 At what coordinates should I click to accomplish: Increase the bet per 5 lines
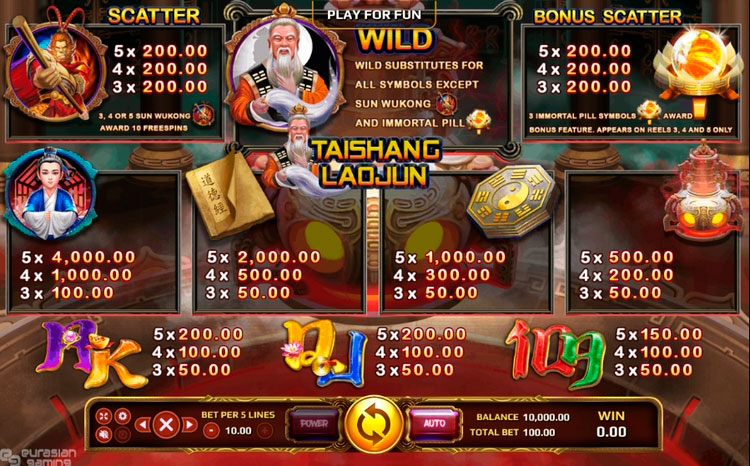[x=264, y=431]
